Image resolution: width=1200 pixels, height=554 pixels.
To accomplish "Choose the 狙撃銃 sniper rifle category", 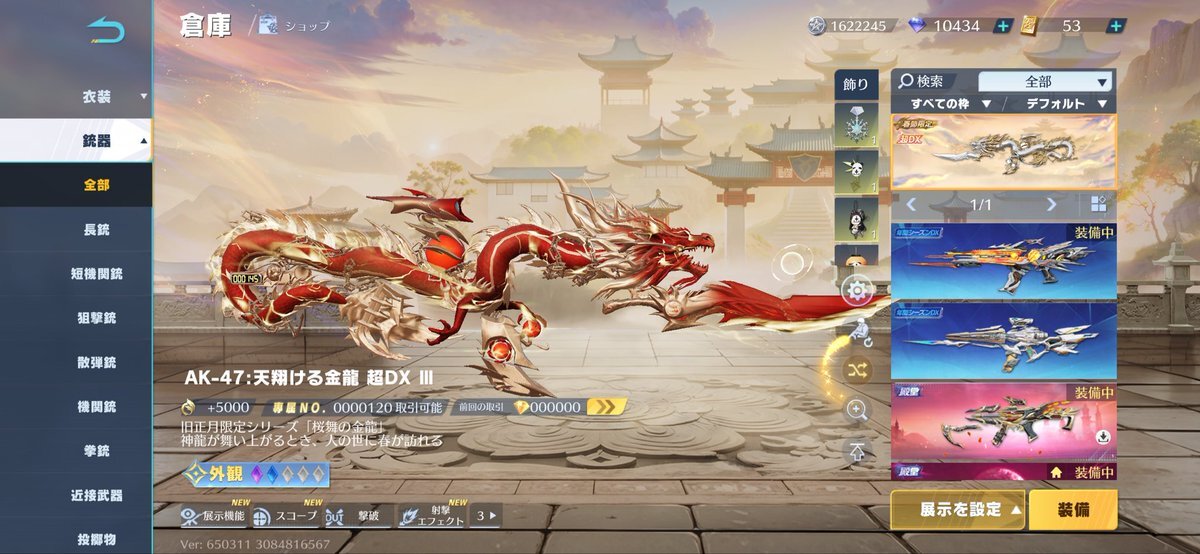I will [x=97, y=317].
